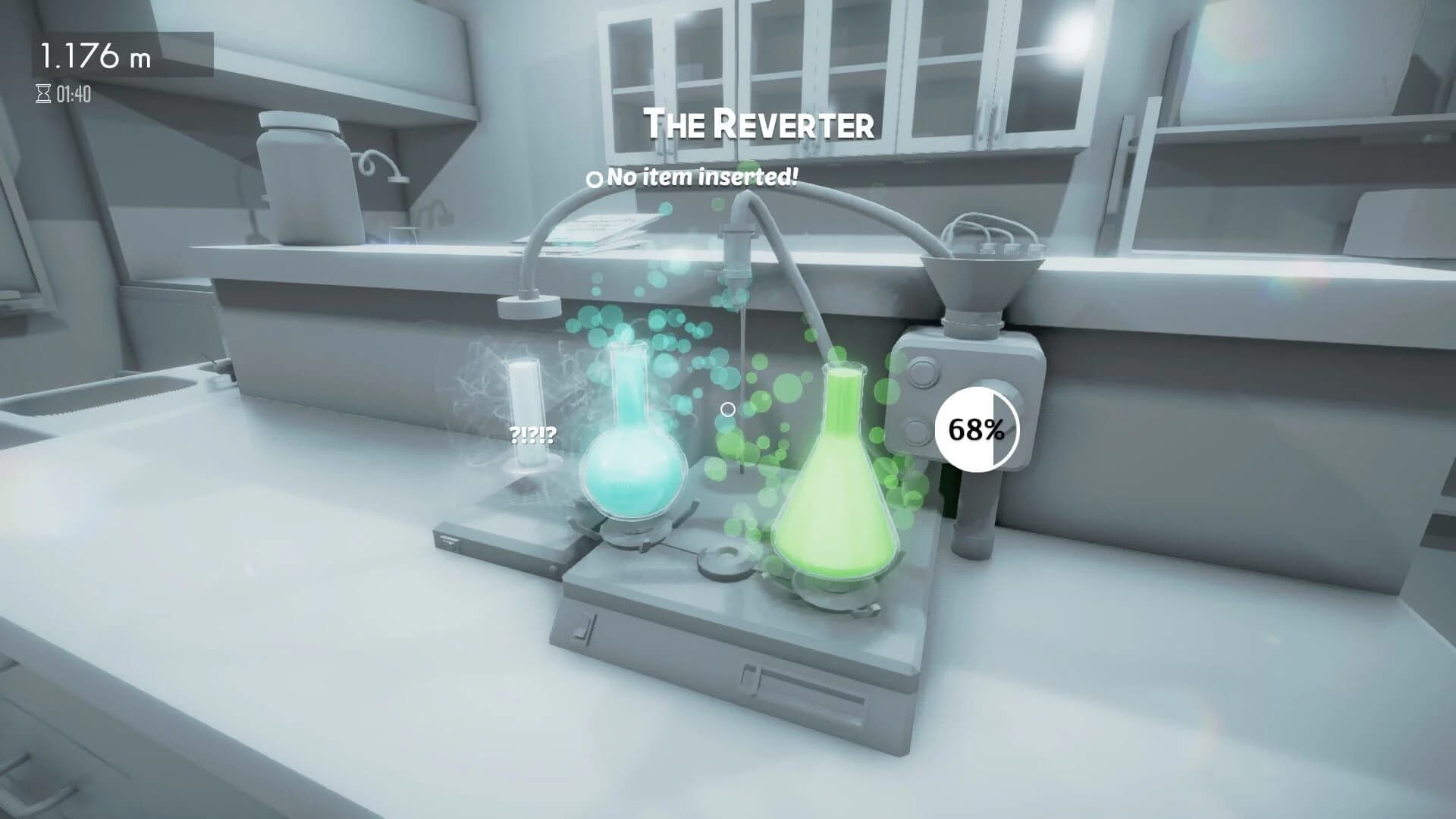Click the 1.176 m height display
The width and height of the screenshot is (1456, 819).
point(95,53)
